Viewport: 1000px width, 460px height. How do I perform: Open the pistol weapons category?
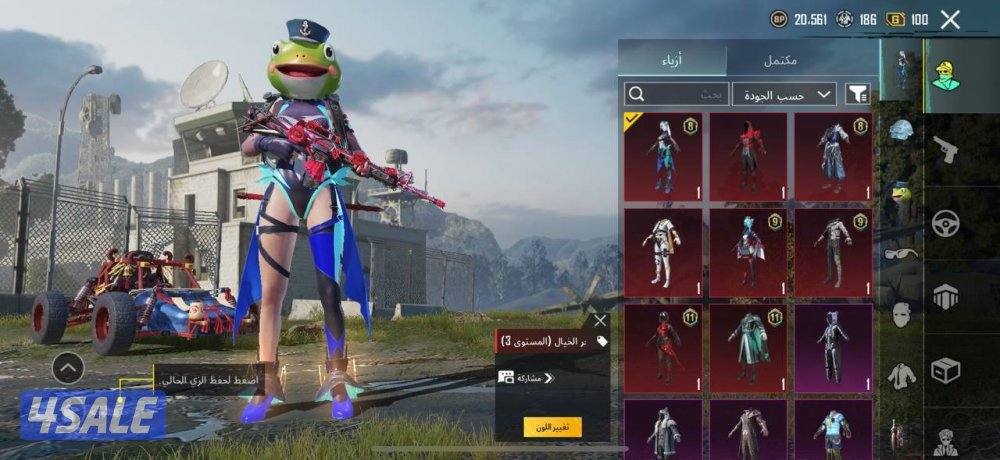pyautogui.click(x=945, y=152)
